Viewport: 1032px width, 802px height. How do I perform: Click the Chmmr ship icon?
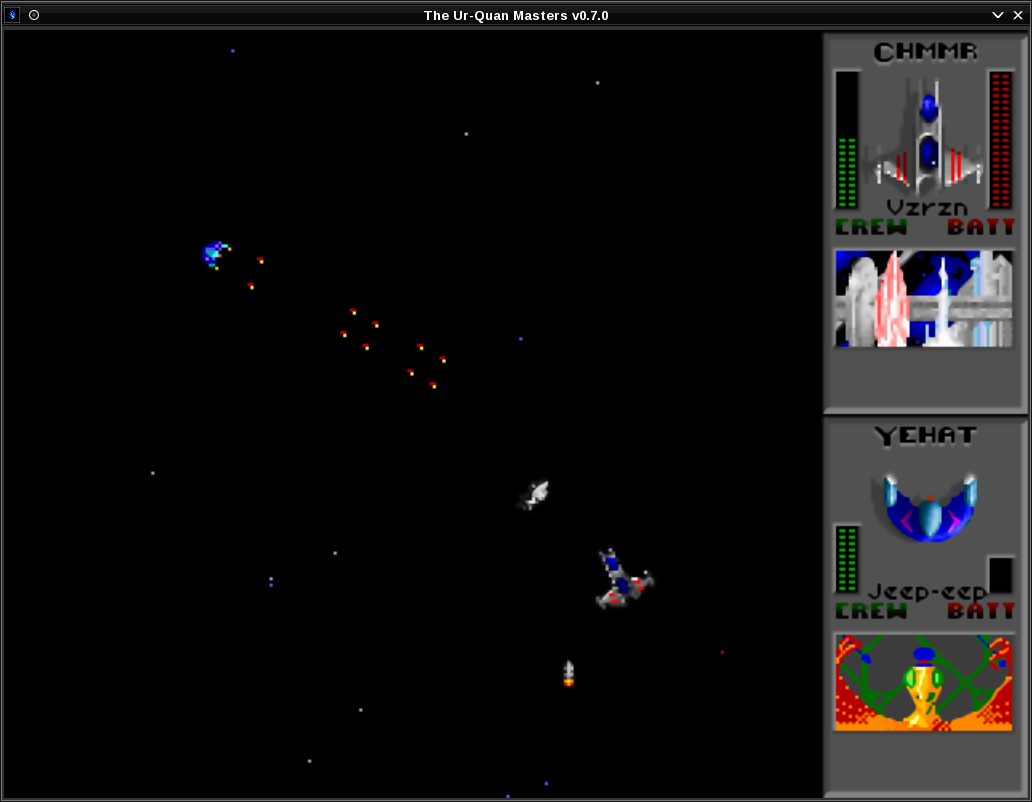928,138
